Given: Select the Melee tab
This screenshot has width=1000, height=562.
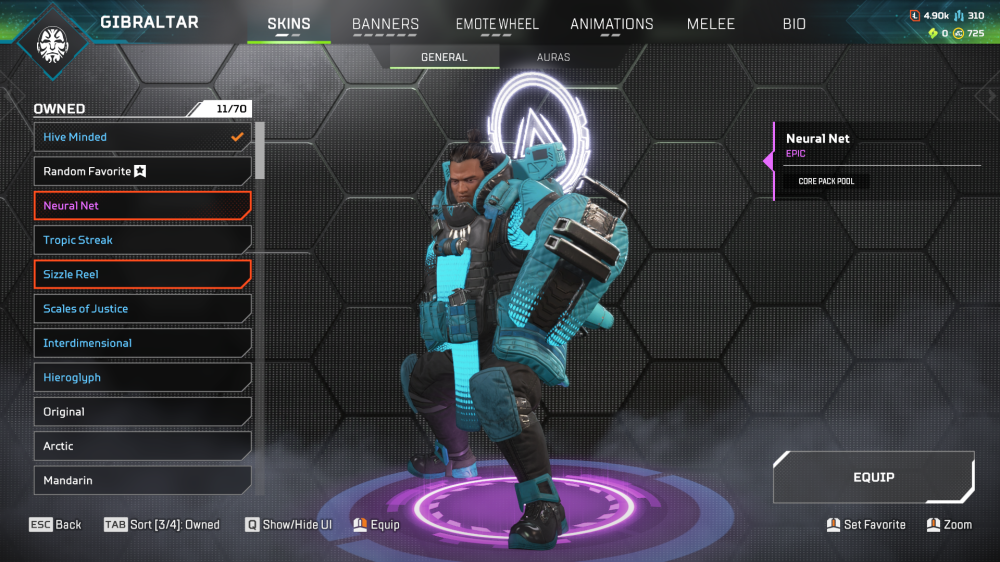Looking at the screenshot, I should pos(711,24).
